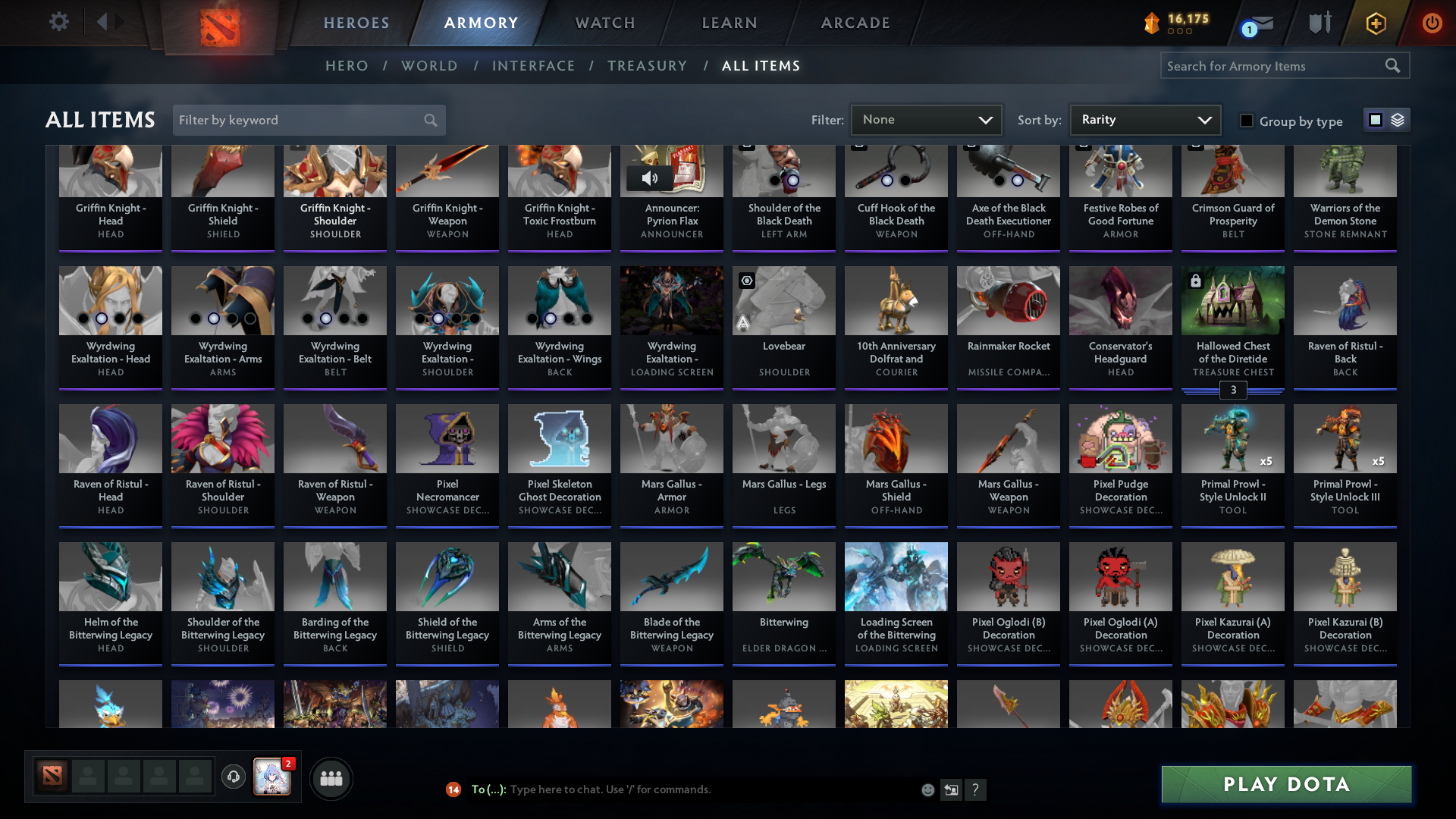
Task: Toggle the eye visibility marker on Lovebear item
Action: 746,281
